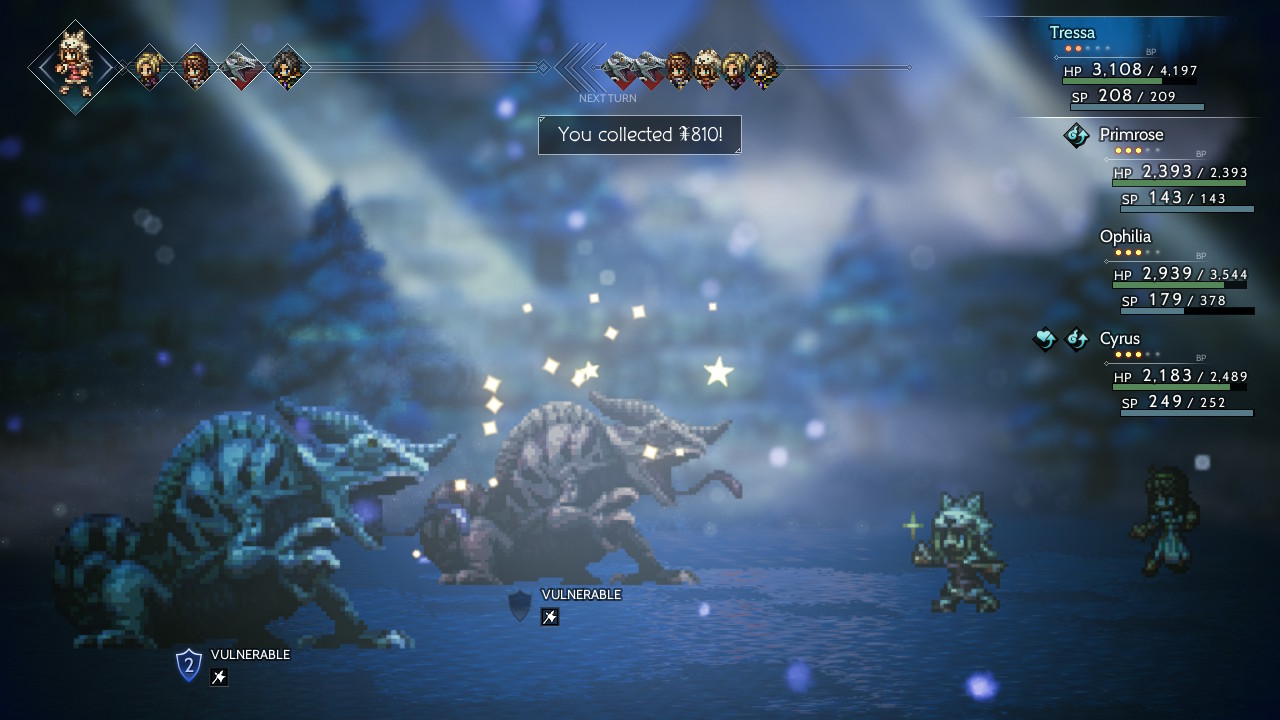This screenshot has width=1280, height=720.
Task: Pick Cyrus's name in the party list
Action: click(1119, 339)
